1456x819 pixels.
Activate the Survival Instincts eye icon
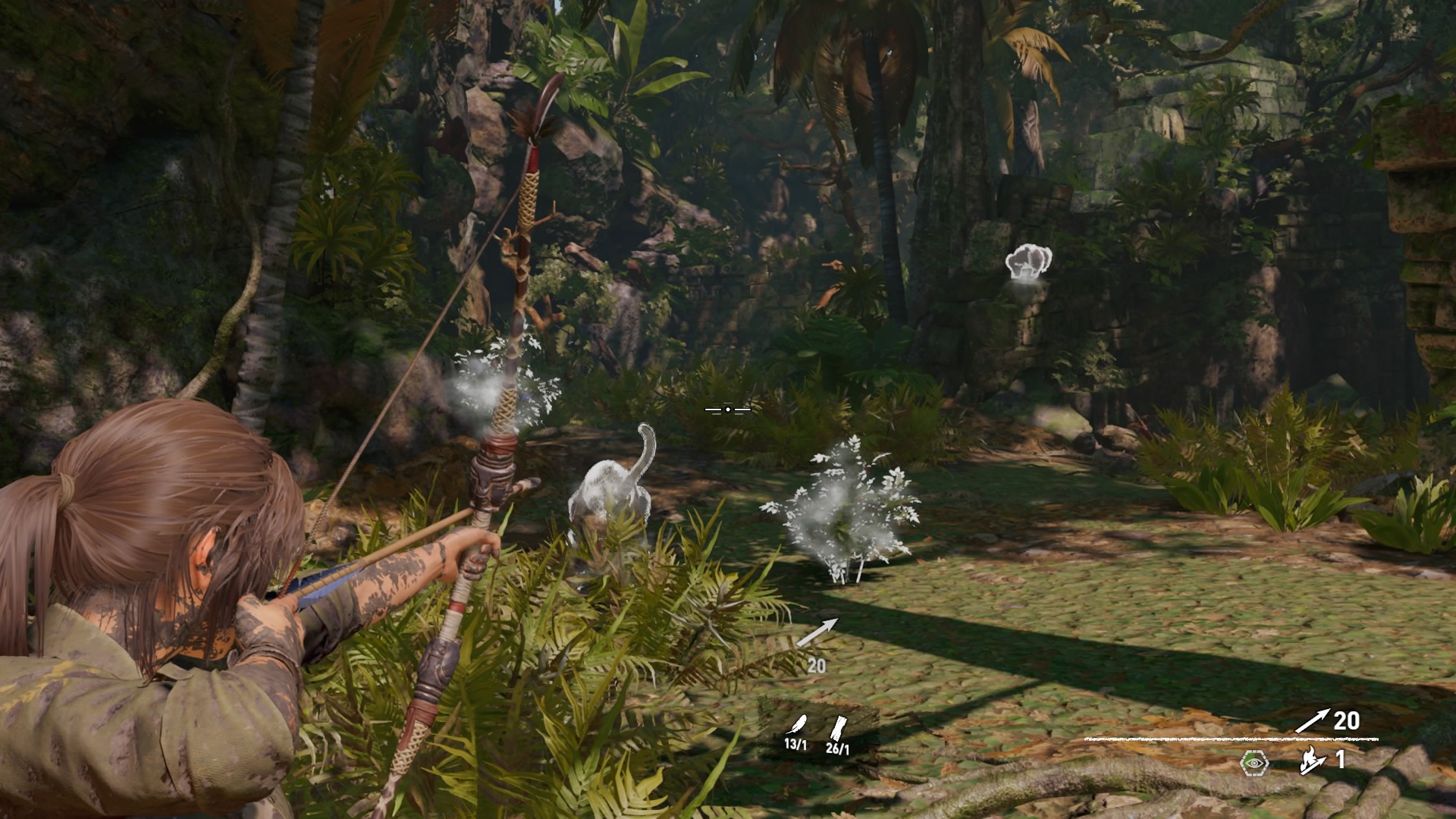[1254, 762]
